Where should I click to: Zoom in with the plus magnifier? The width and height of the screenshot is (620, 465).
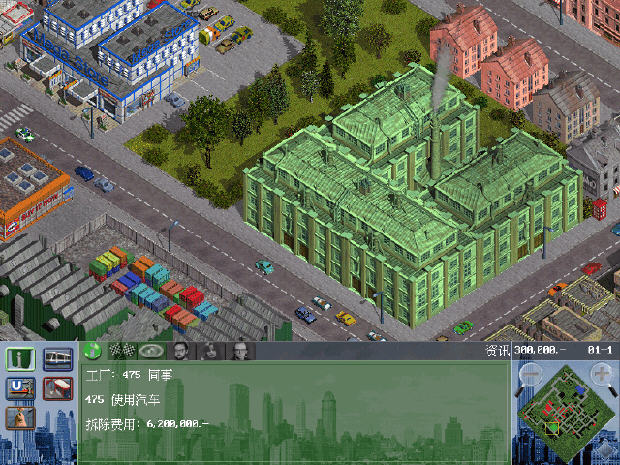[x=603, y=375]
